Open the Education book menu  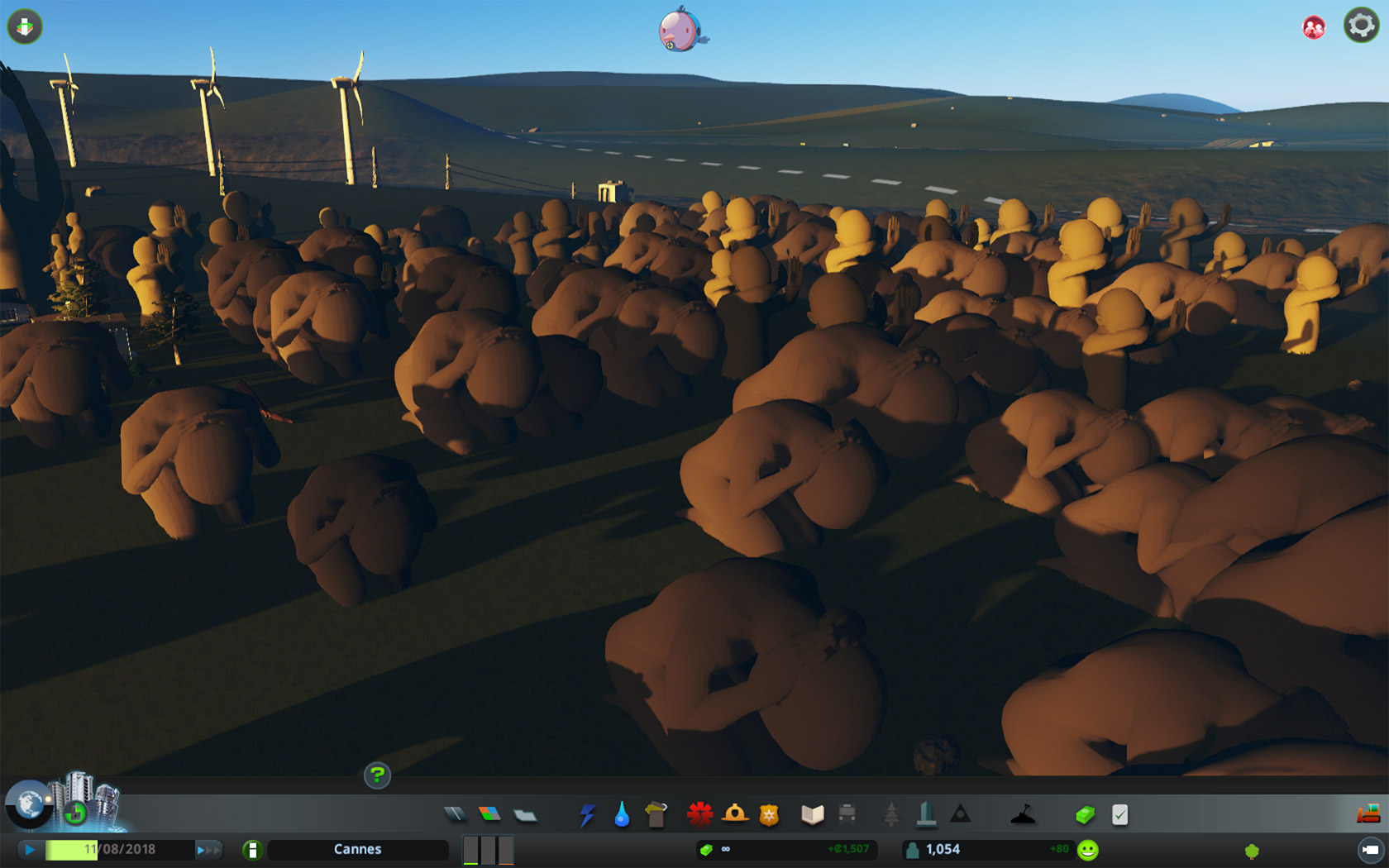(x=812, y=815)
